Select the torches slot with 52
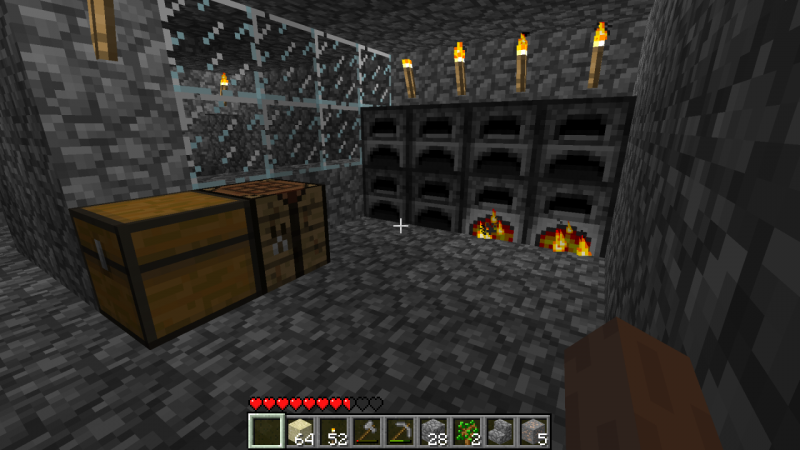This screenshot has height=450, width=800. click(333, 432)
